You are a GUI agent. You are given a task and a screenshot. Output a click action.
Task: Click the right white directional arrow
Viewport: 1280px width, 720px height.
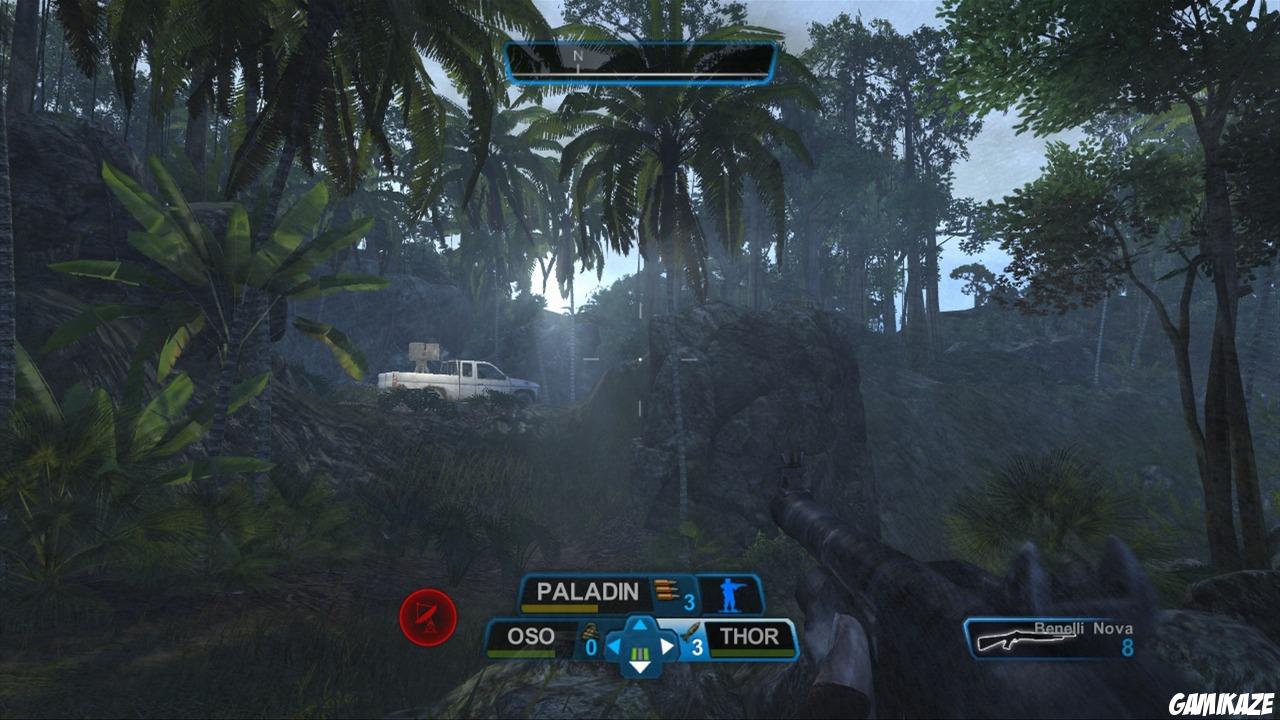pos(669,644)
